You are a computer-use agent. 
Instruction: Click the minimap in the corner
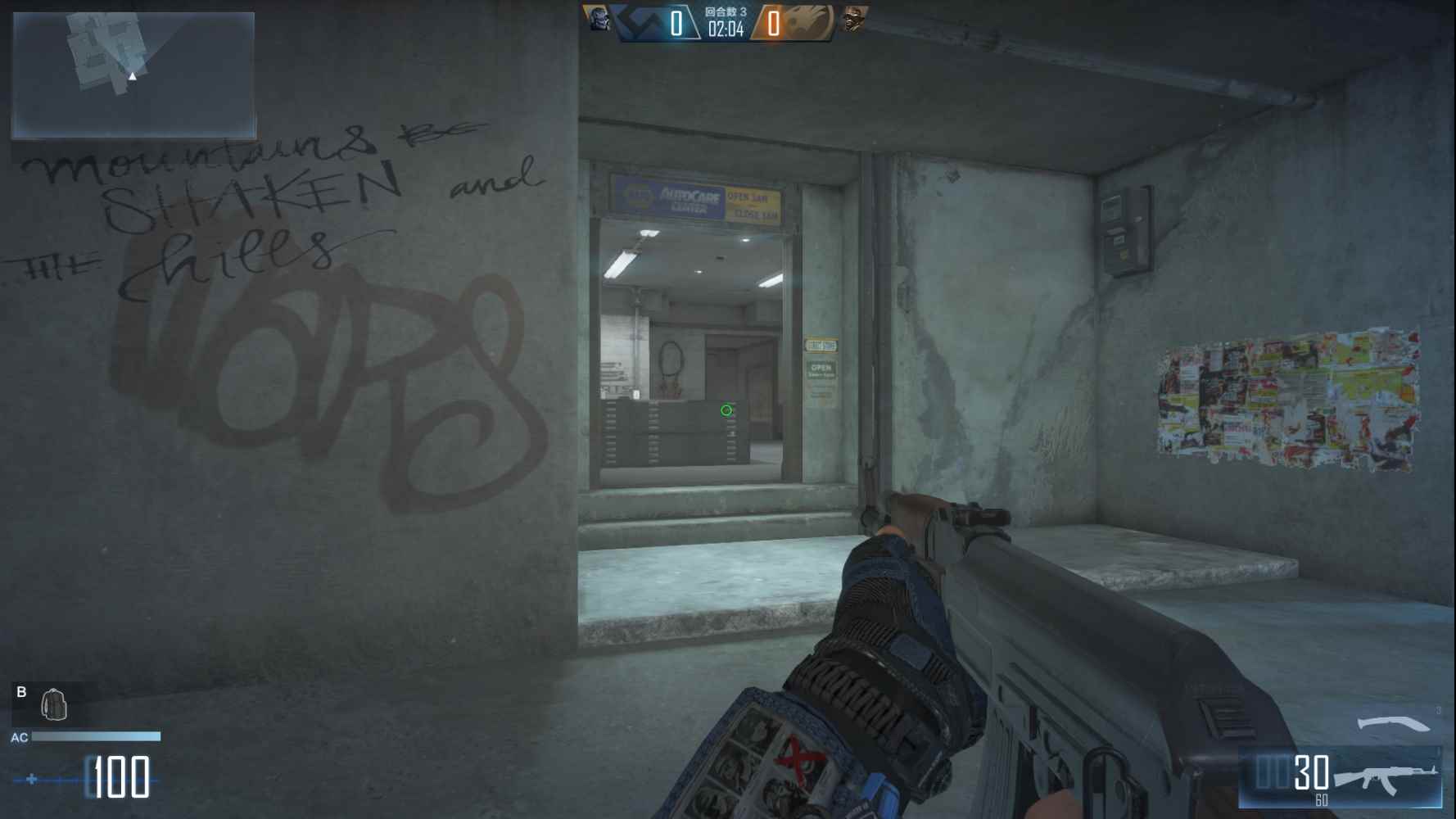(x=133, y=75)
